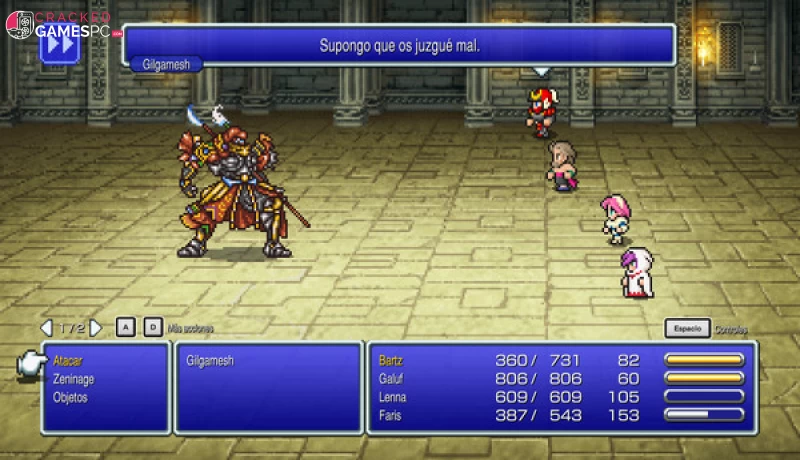Go to previous command page arrow
The image size is (800, 460).
click(x=46, y=328)
